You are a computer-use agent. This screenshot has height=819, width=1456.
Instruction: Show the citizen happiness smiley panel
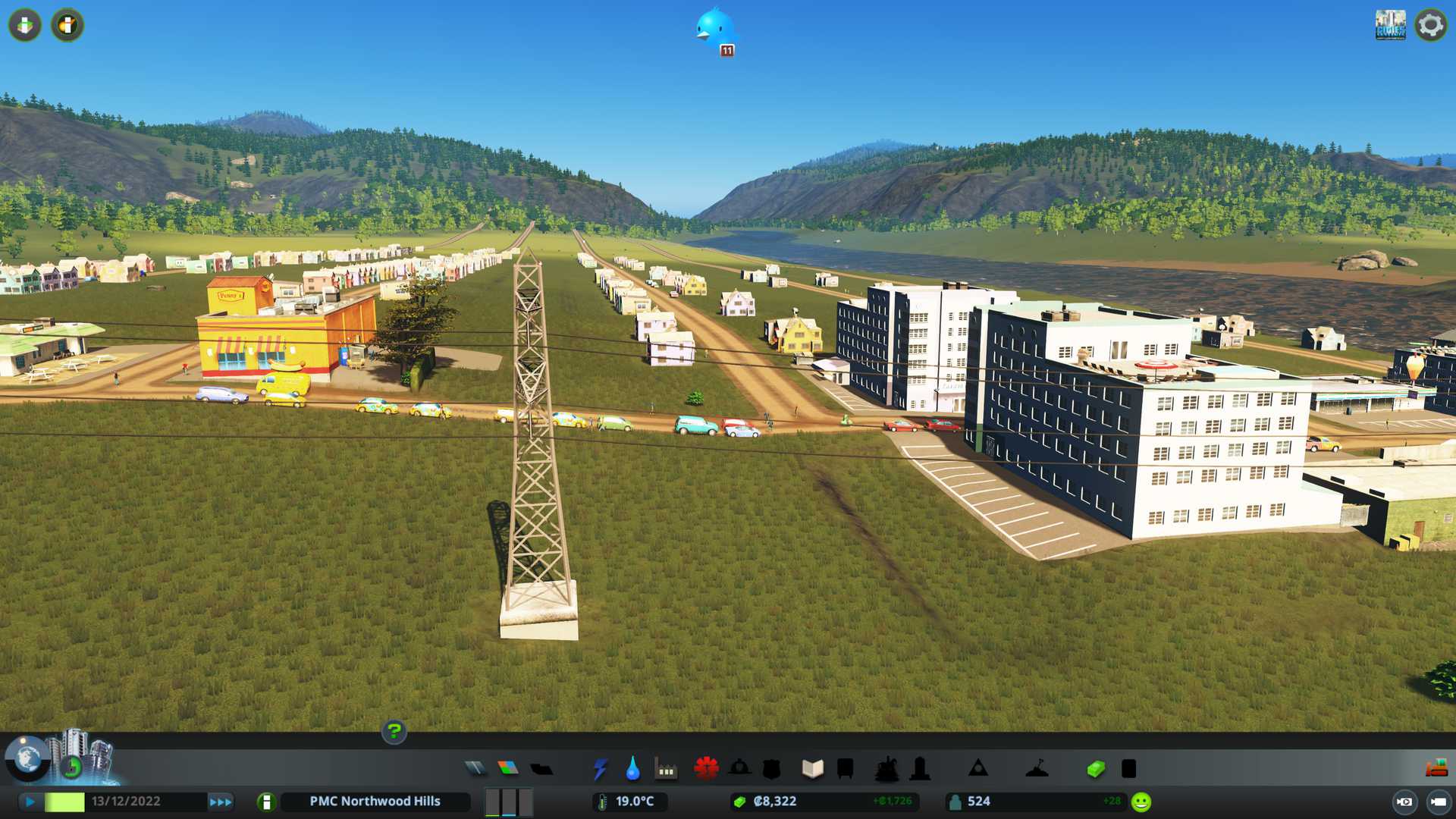point(1141,802)
